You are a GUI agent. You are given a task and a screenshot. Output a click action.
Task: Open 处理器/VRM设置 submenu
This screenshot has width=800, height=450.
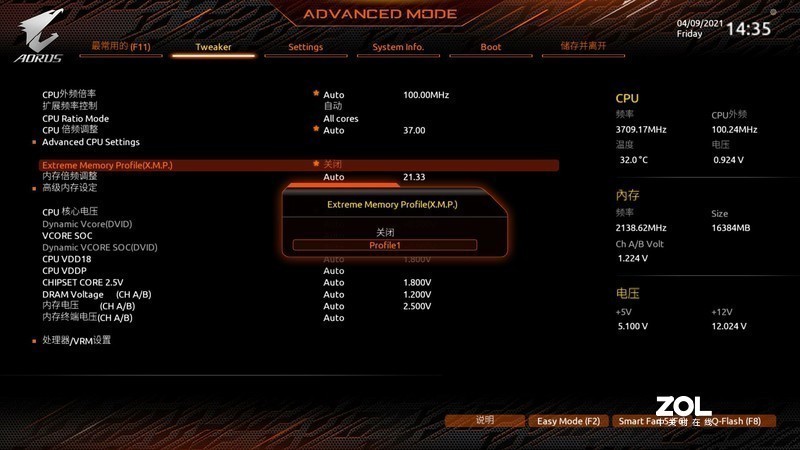[77, 340]
